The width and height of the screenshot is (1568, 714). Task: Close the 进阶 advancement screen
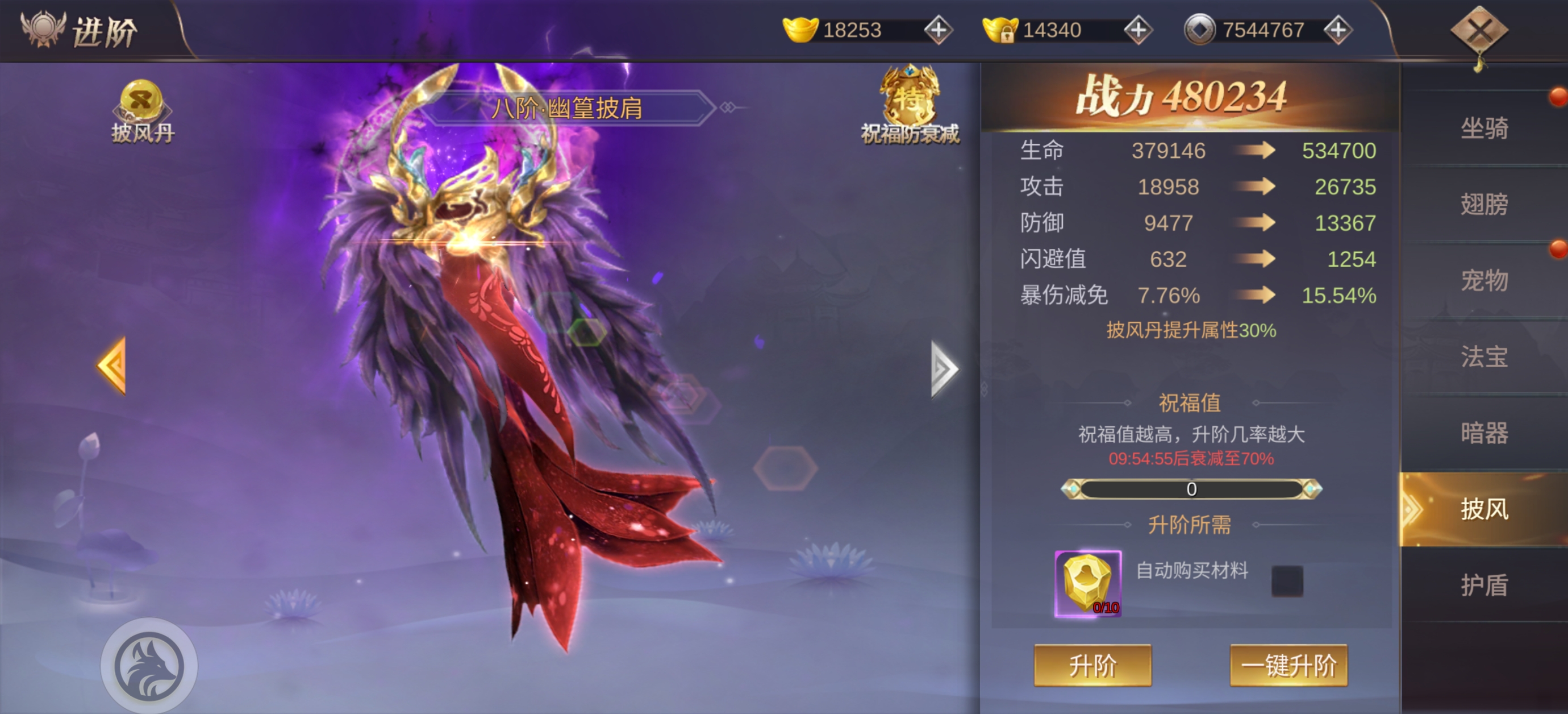click(x=1479, y=31)
